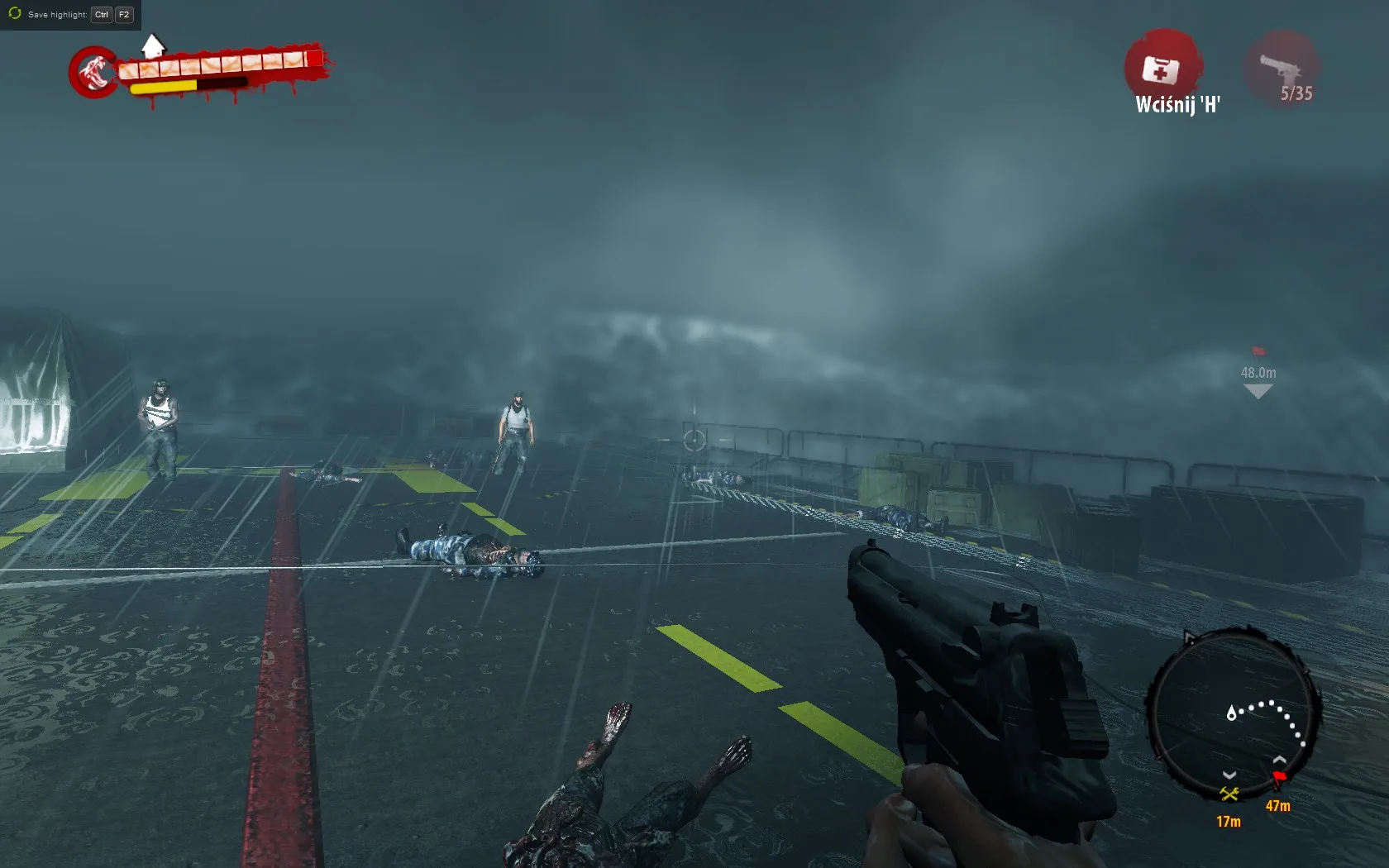Image resolution: width=1389 pixels, height=868 pixels.
Task: Click the water drop player marker inside minimap
Action: 1232,713
